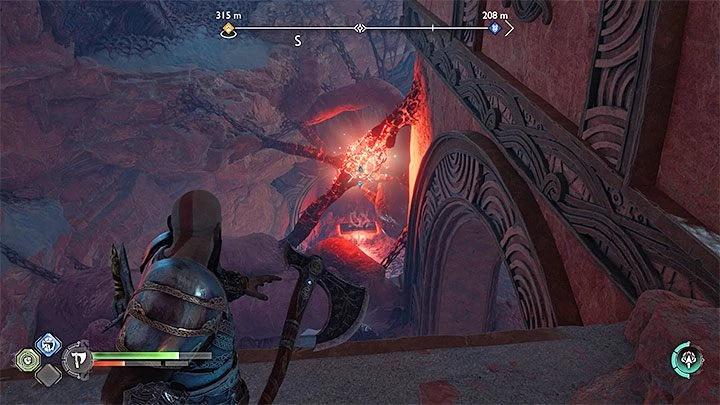Click the teal companion arrow icon
The height and width of the screenshot is (405, 720).
coord(688,359)
